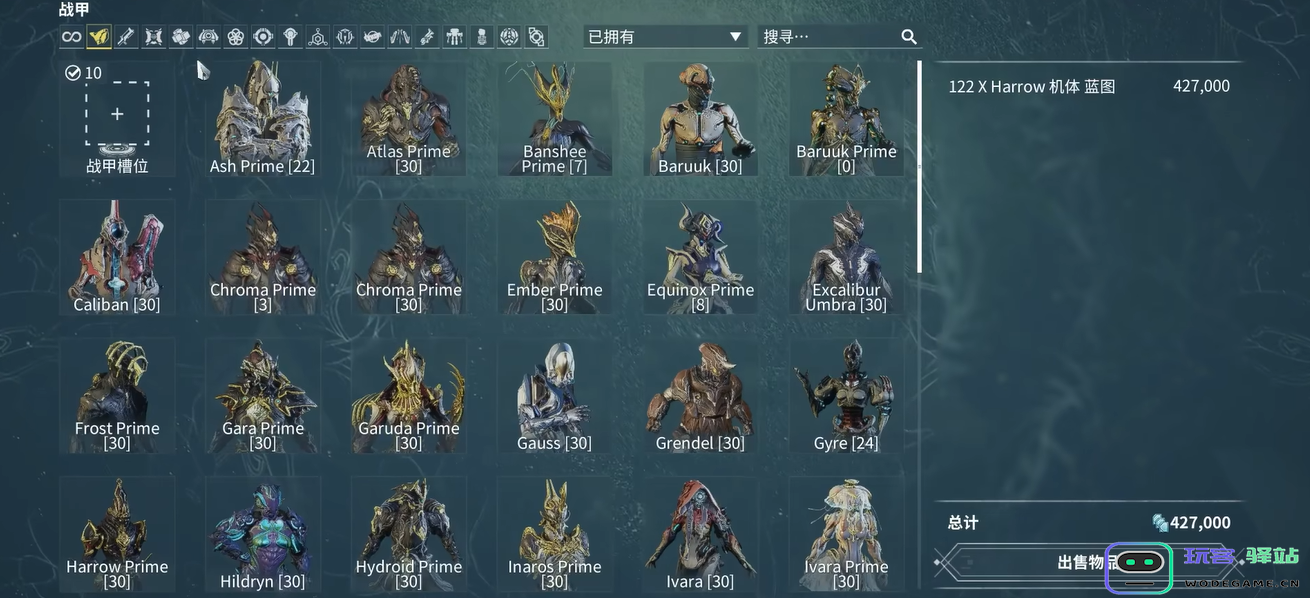Choose the Garuda Prime warframe tile
The image size is (1310, 598).
[x=408, y=394]
